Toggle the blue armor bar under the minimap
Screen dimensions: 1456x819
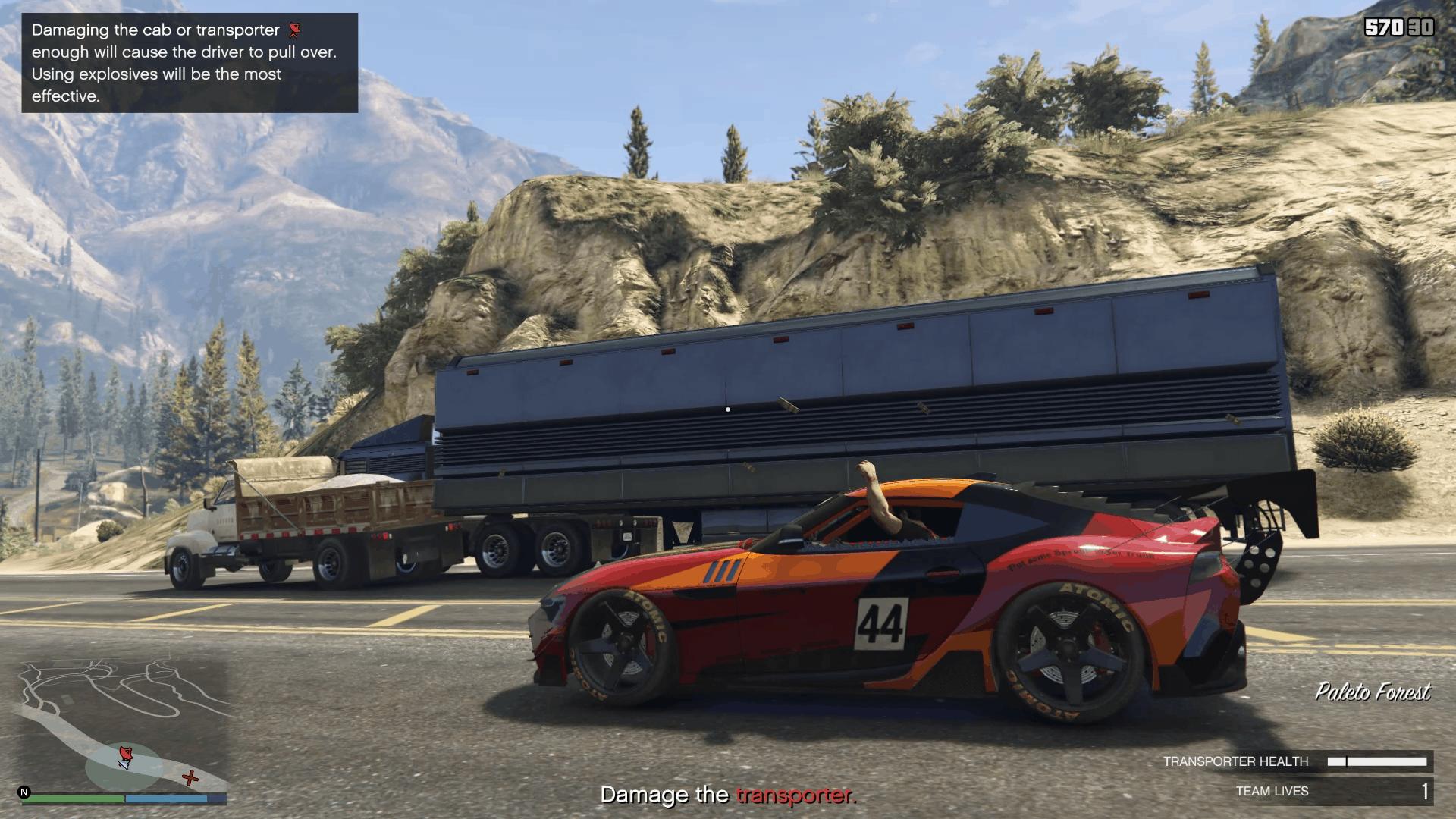pyautogui.click(x=167, y=799)
